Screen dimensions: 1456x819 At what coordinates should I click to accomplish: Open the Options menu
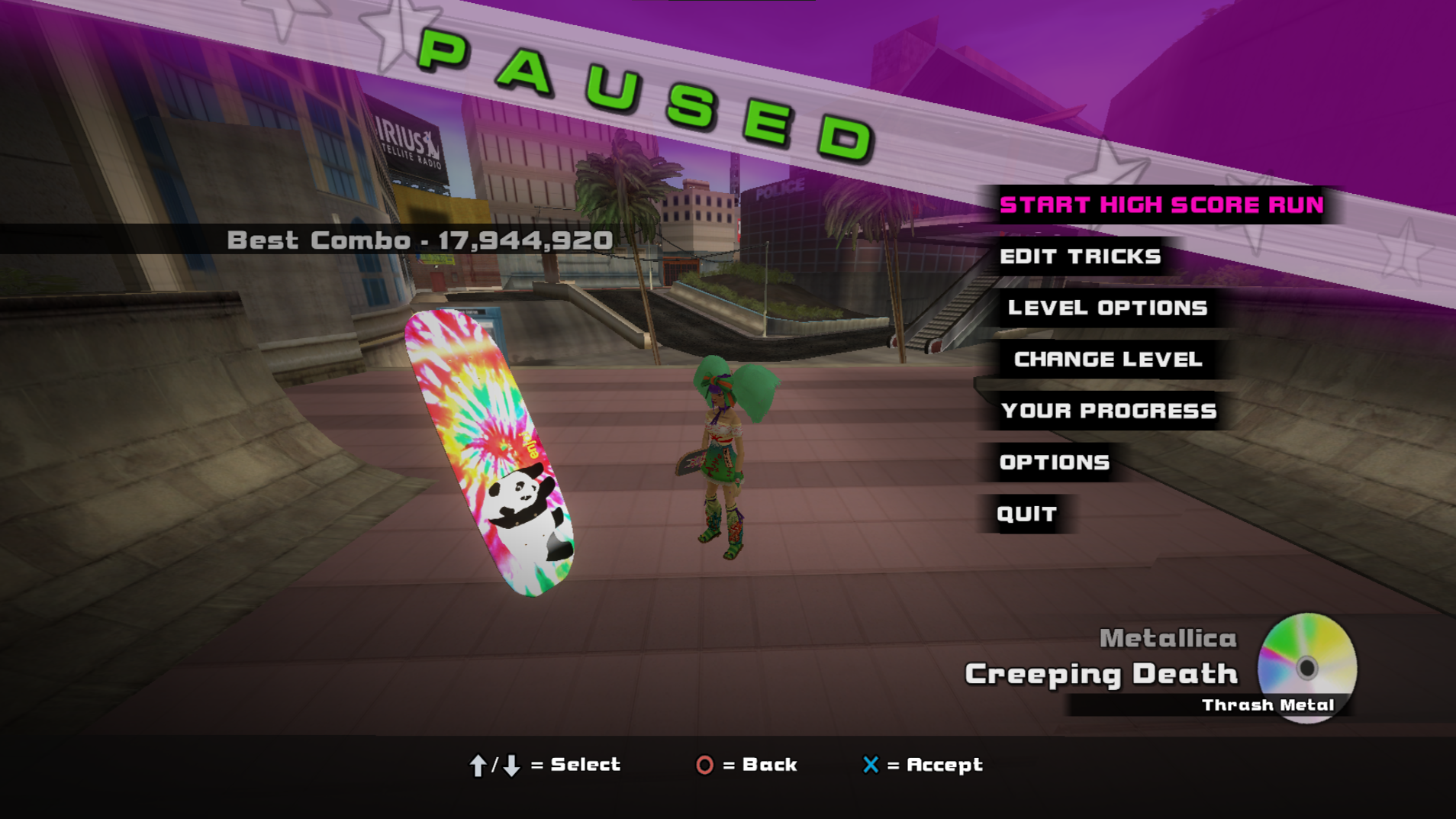point(1054,463)
